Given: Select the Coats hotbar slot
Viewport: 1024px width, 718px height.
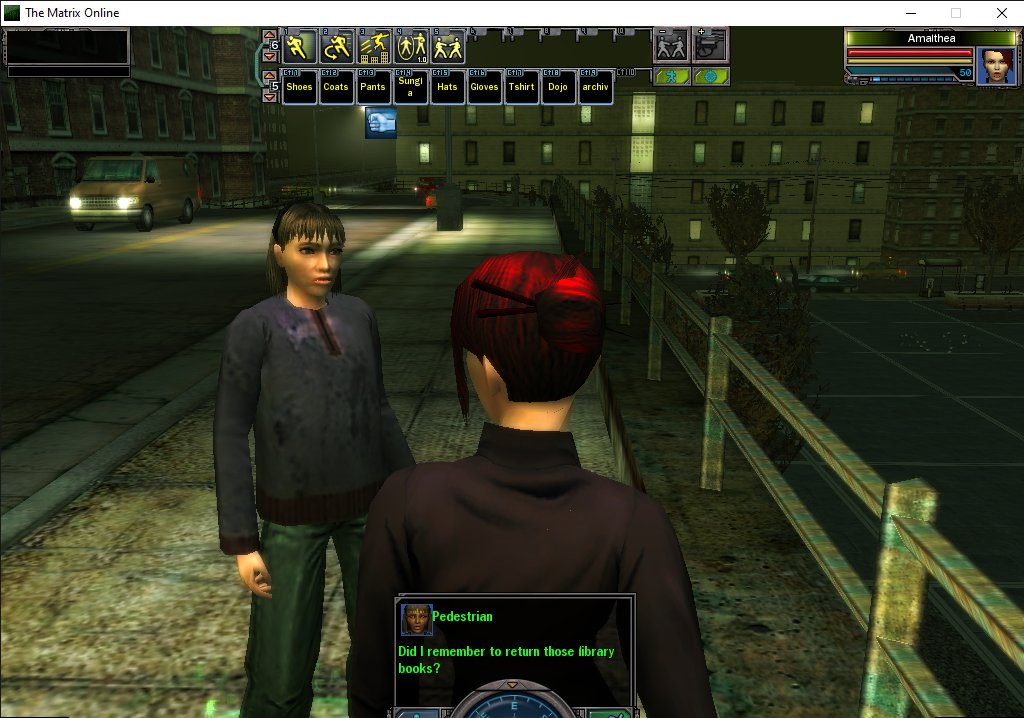Looking at the screenshot, I should click(x=336, y=87).
